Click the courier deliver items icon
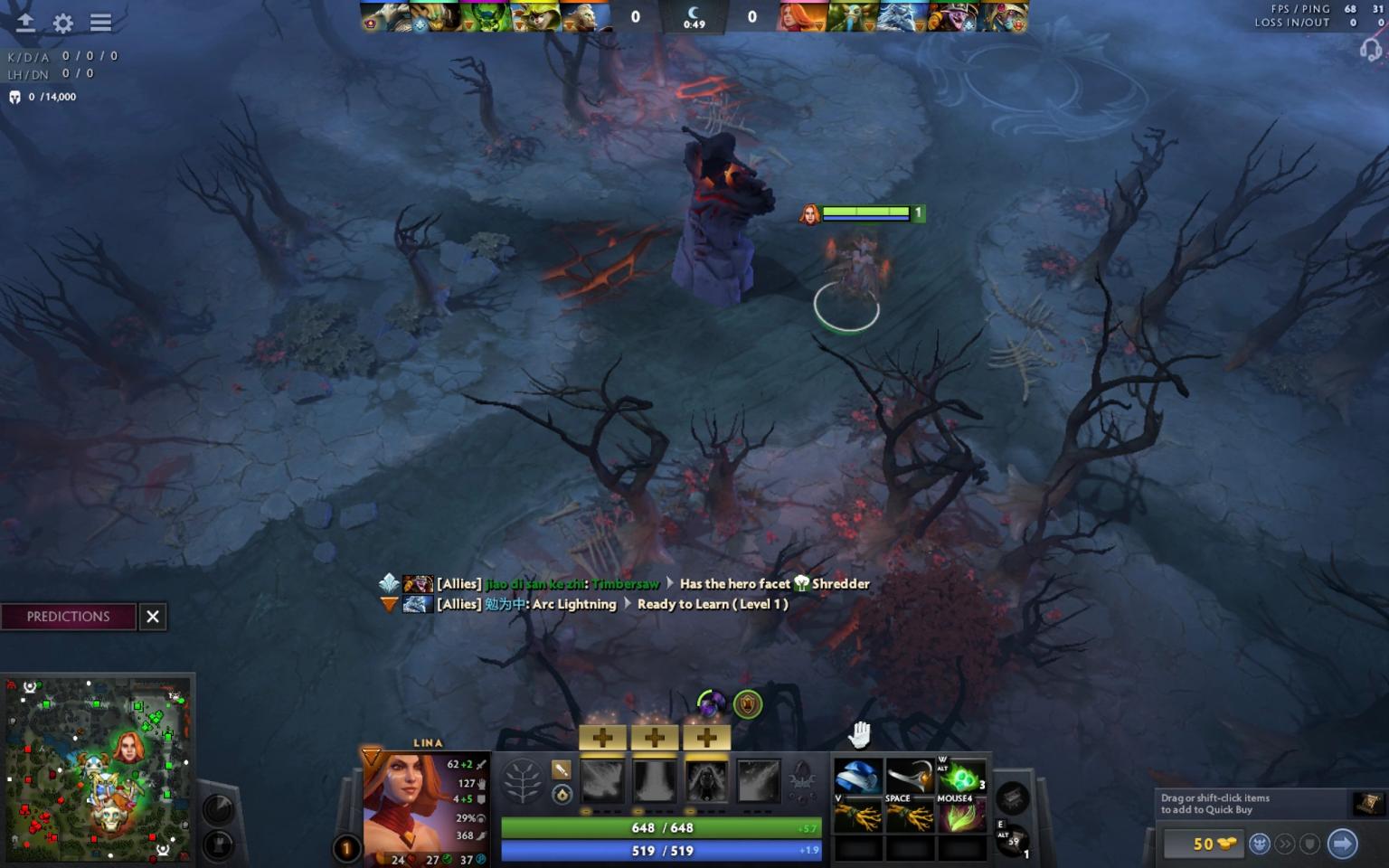Viewport: 1389px width, 868px height. pyautogui.click(x=1260, y=843)
